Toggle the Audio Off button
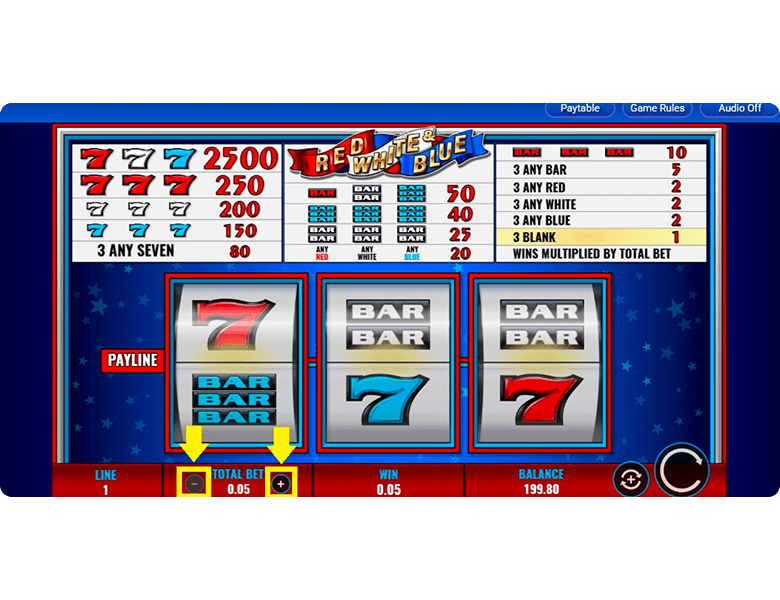The width and height of the screenshot is (780, 600). [739, 108]
